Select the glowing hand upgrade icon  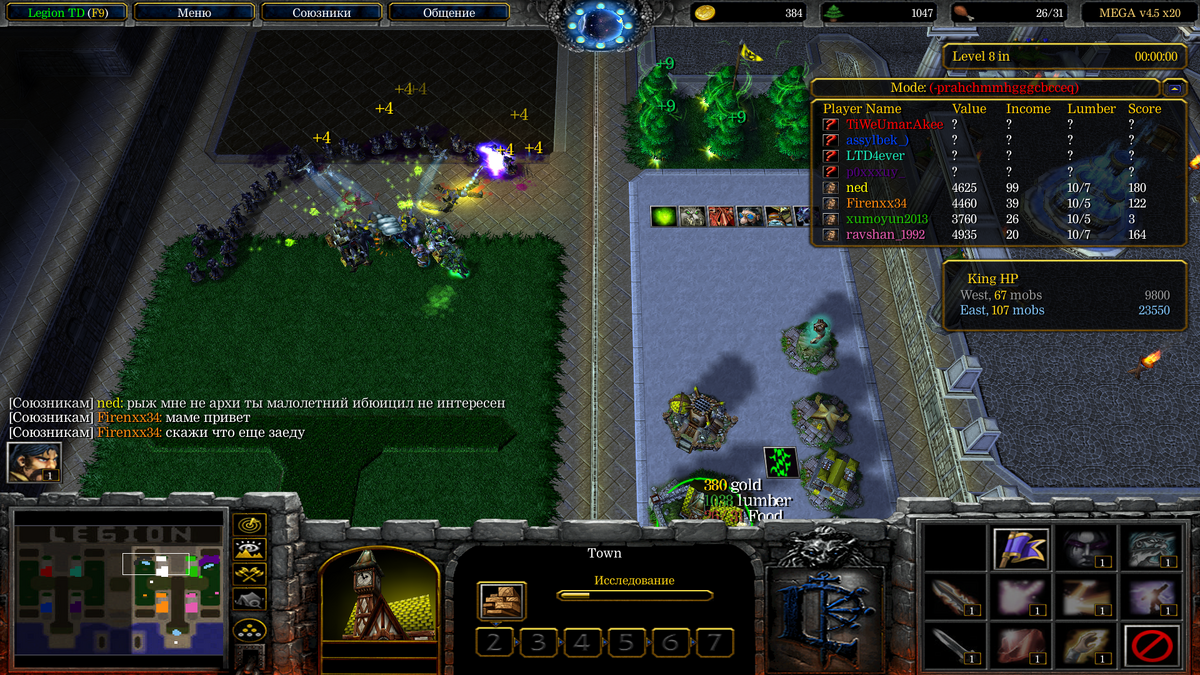(1085, 645)
